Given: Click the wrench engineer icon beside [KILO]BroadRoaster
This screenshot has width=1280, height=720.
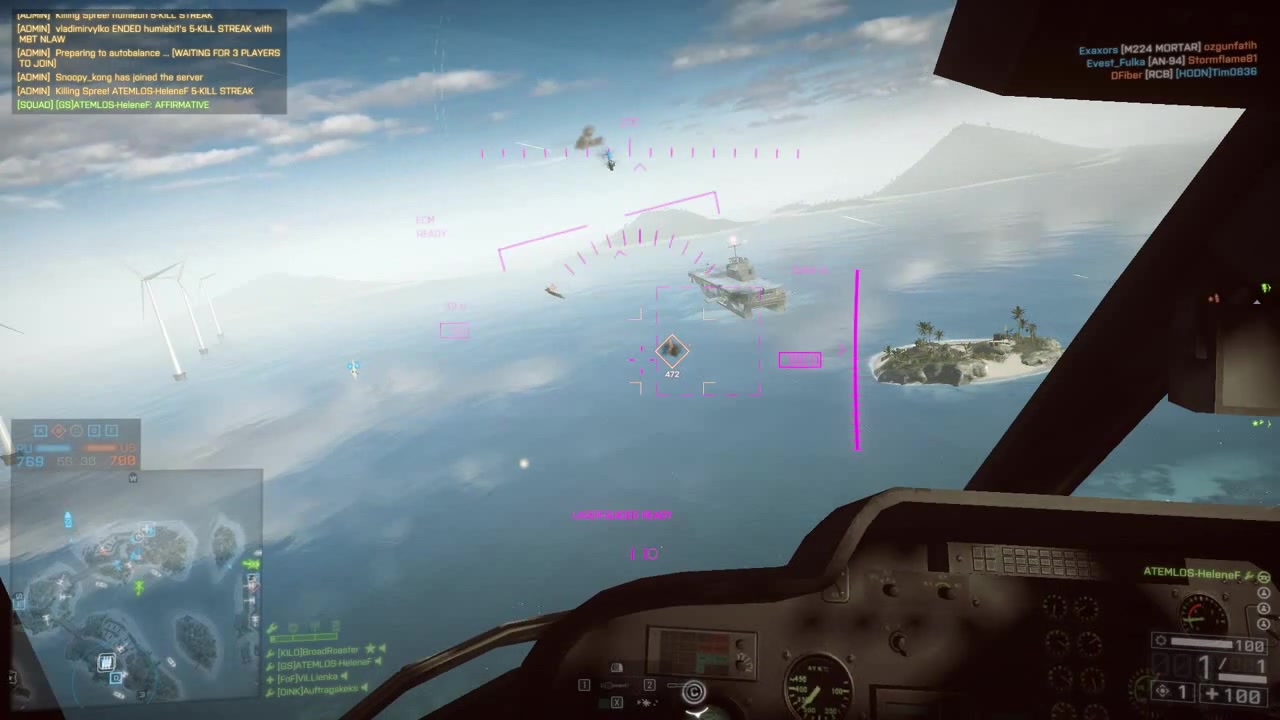Looking at the screenshot, I should pyautogui.click(x=270, y=652).
